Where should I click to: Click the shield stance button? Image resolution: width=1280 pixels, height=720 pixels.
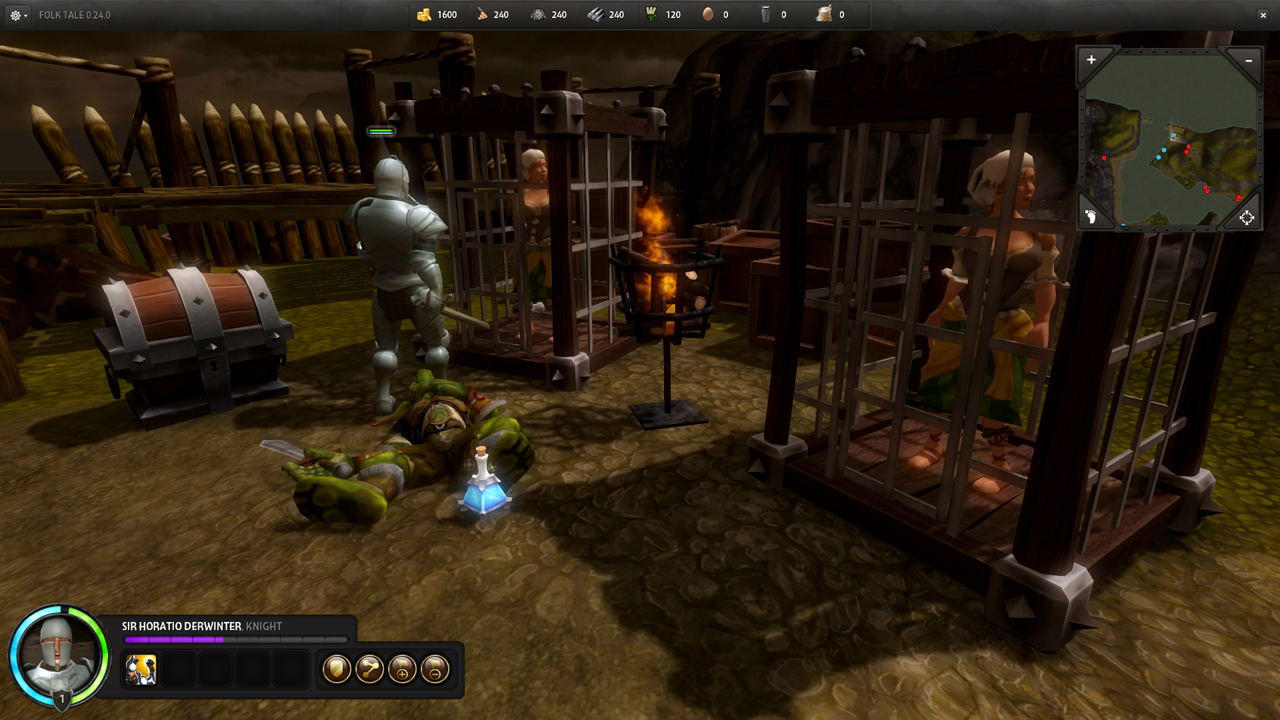click(336, 669)
